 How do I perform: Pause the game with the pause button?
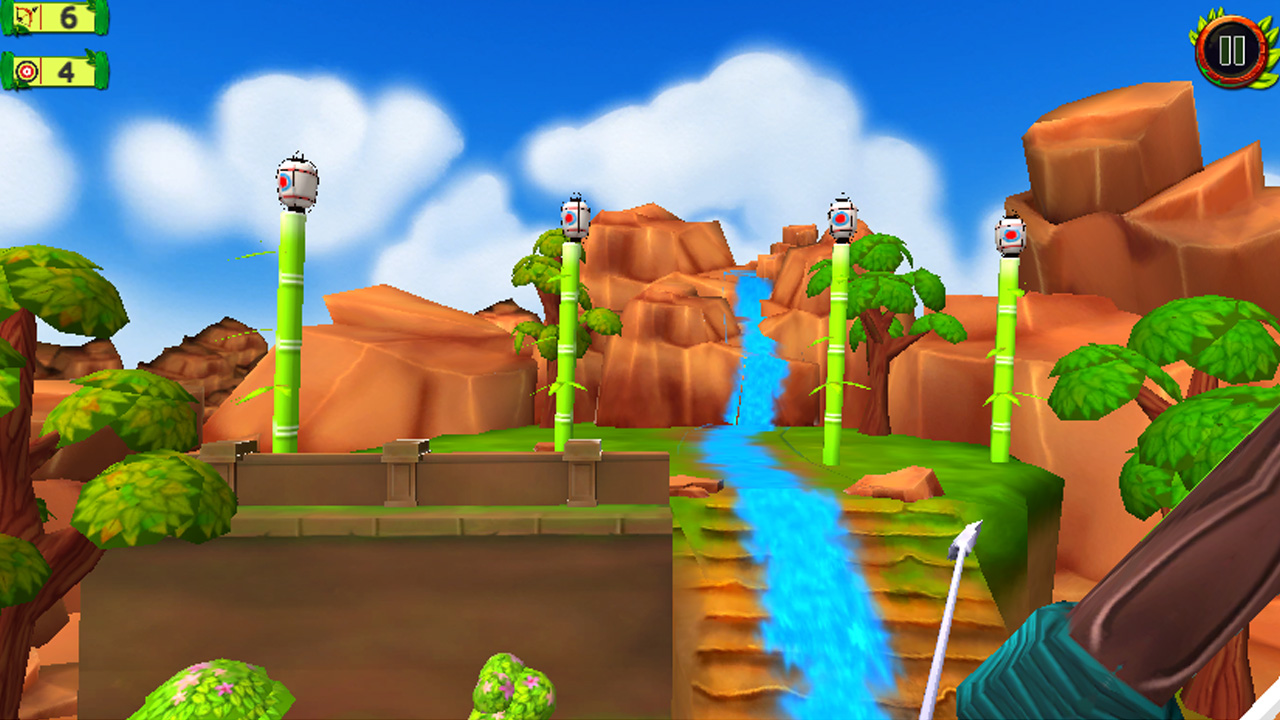pyautogui.click(x=1229, y=47)
